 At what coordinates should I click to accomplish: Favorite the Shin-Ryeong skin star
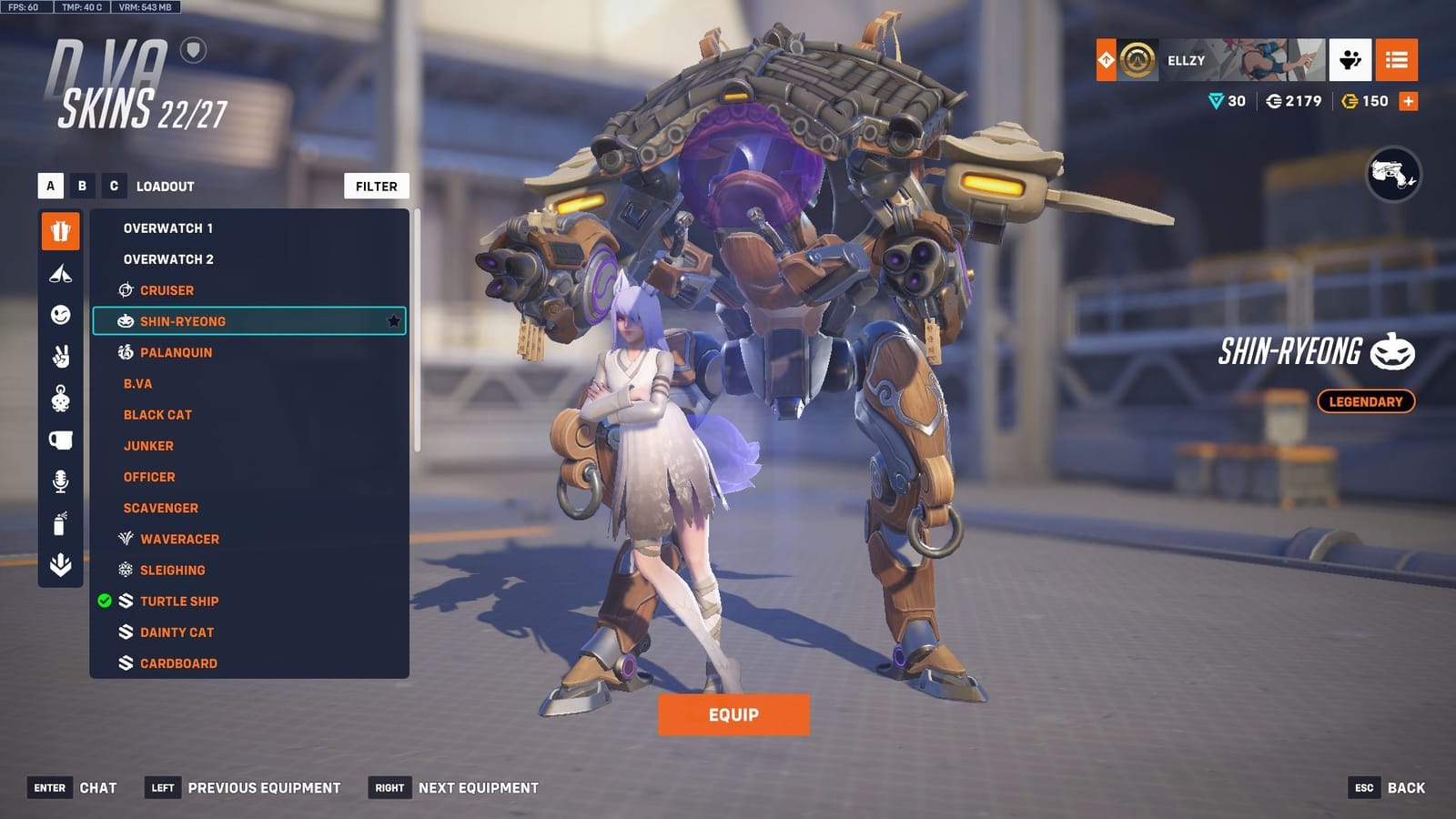(393, 320)
